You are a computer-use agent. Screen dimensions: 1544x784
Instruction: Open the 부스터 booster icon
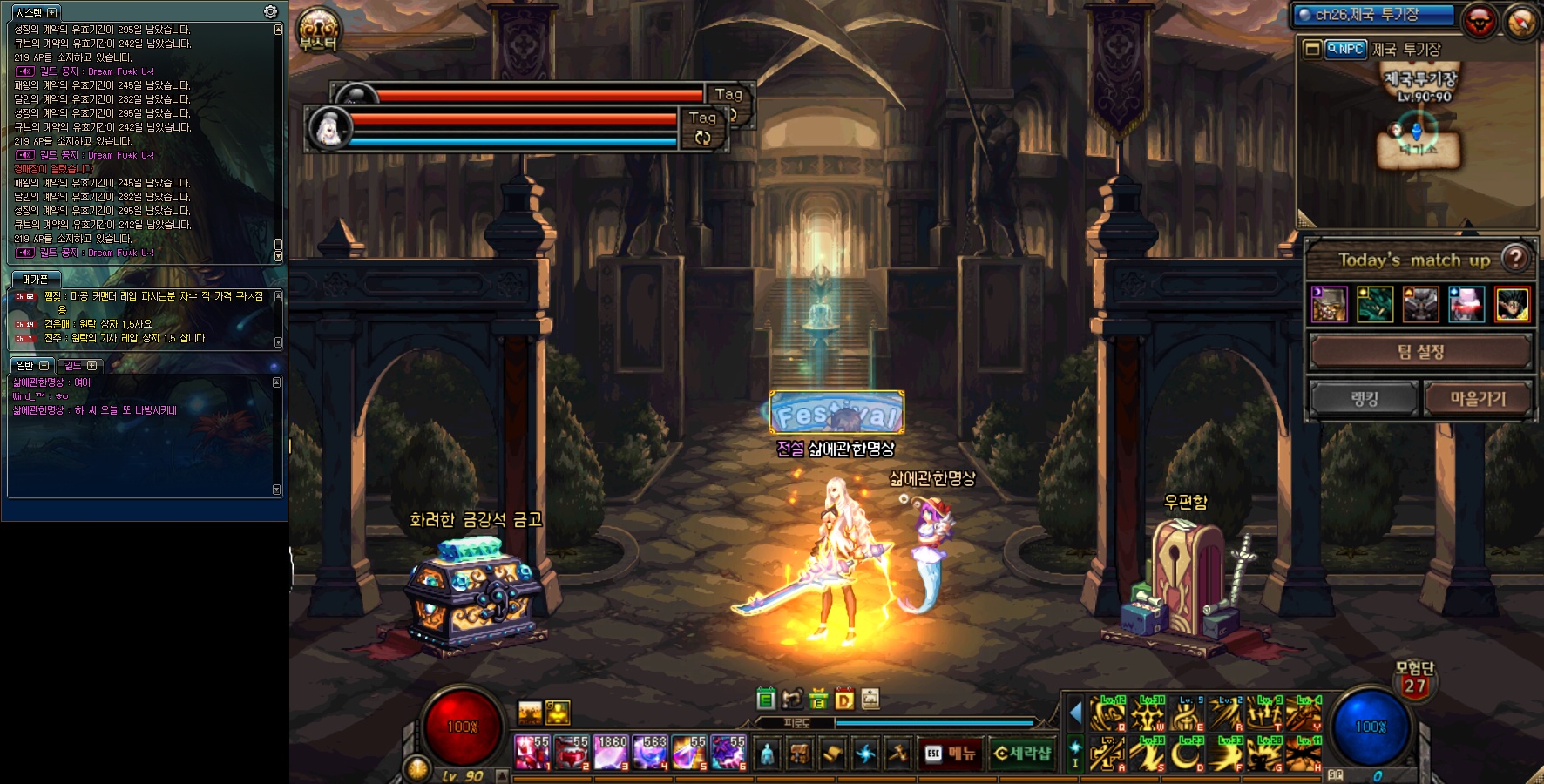point(318,30)
